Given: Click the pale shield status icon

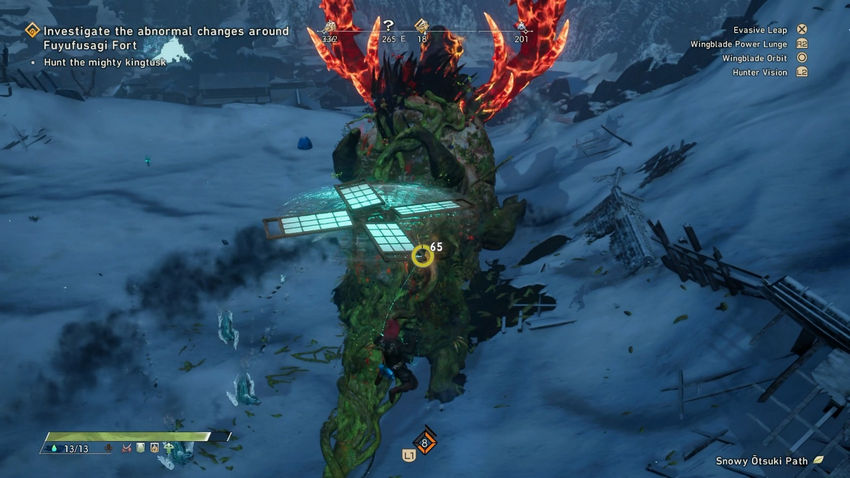Looking at the screenshot, I should coord(141,447).
